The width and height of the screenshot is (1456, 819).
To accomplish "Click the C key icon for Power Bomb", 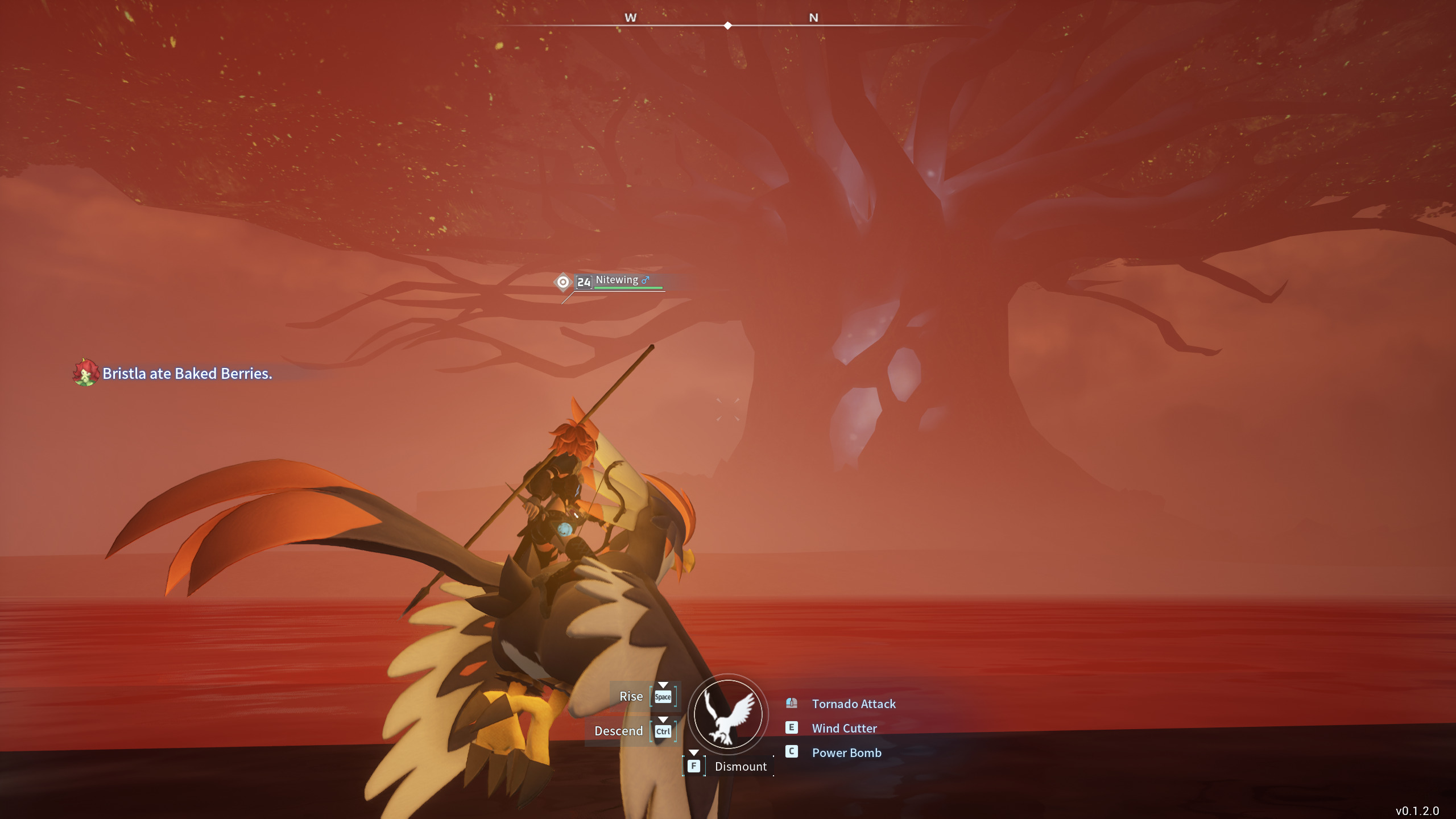I will tap(791, 752).
